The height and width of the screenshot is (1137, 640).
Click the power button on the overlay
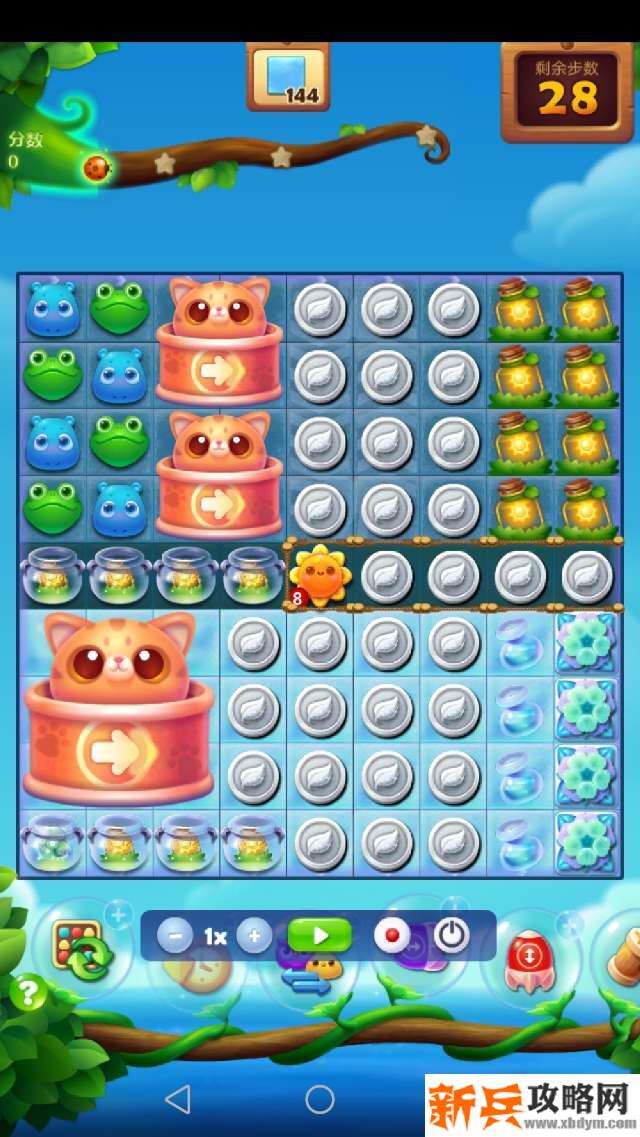click(x=451, y=936)
